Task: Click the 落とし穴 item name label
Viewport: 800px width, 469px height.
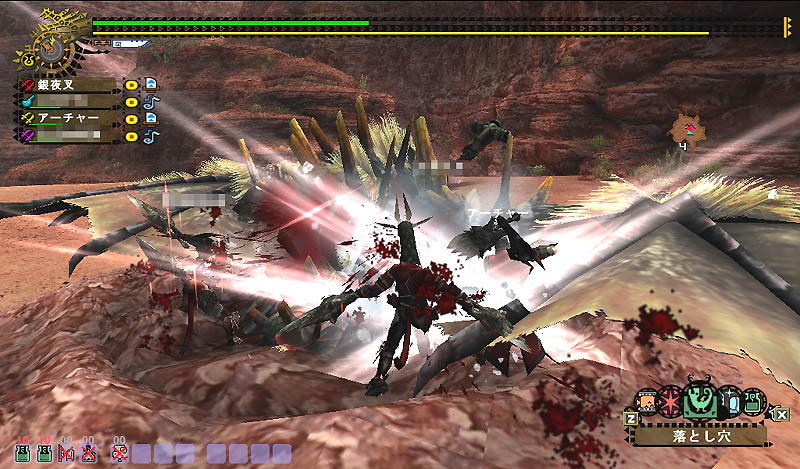Action: [699, 436]
